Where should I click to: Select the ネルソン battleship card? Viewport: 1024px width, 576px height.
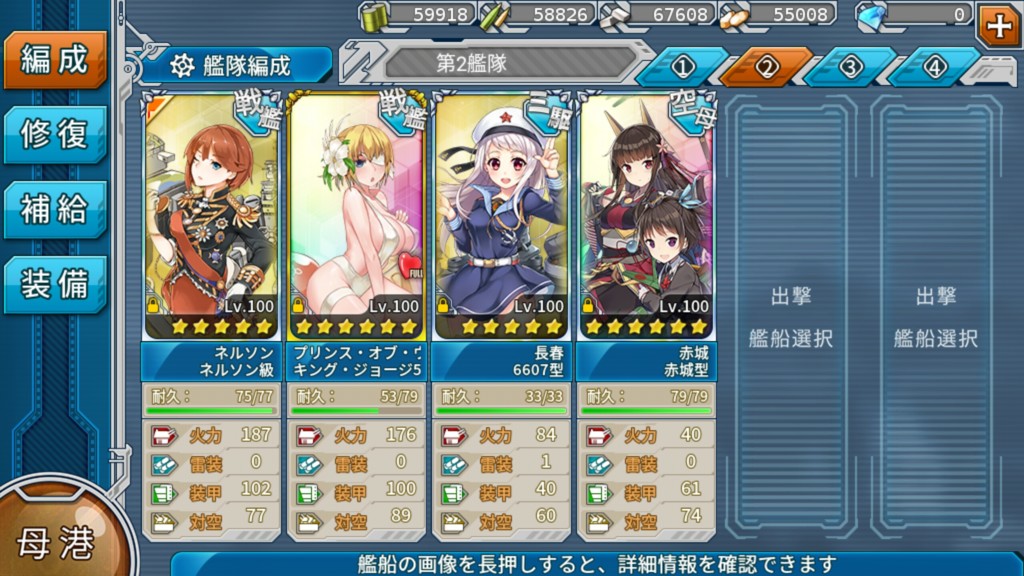pyautogui.click(x=210, y=215)
